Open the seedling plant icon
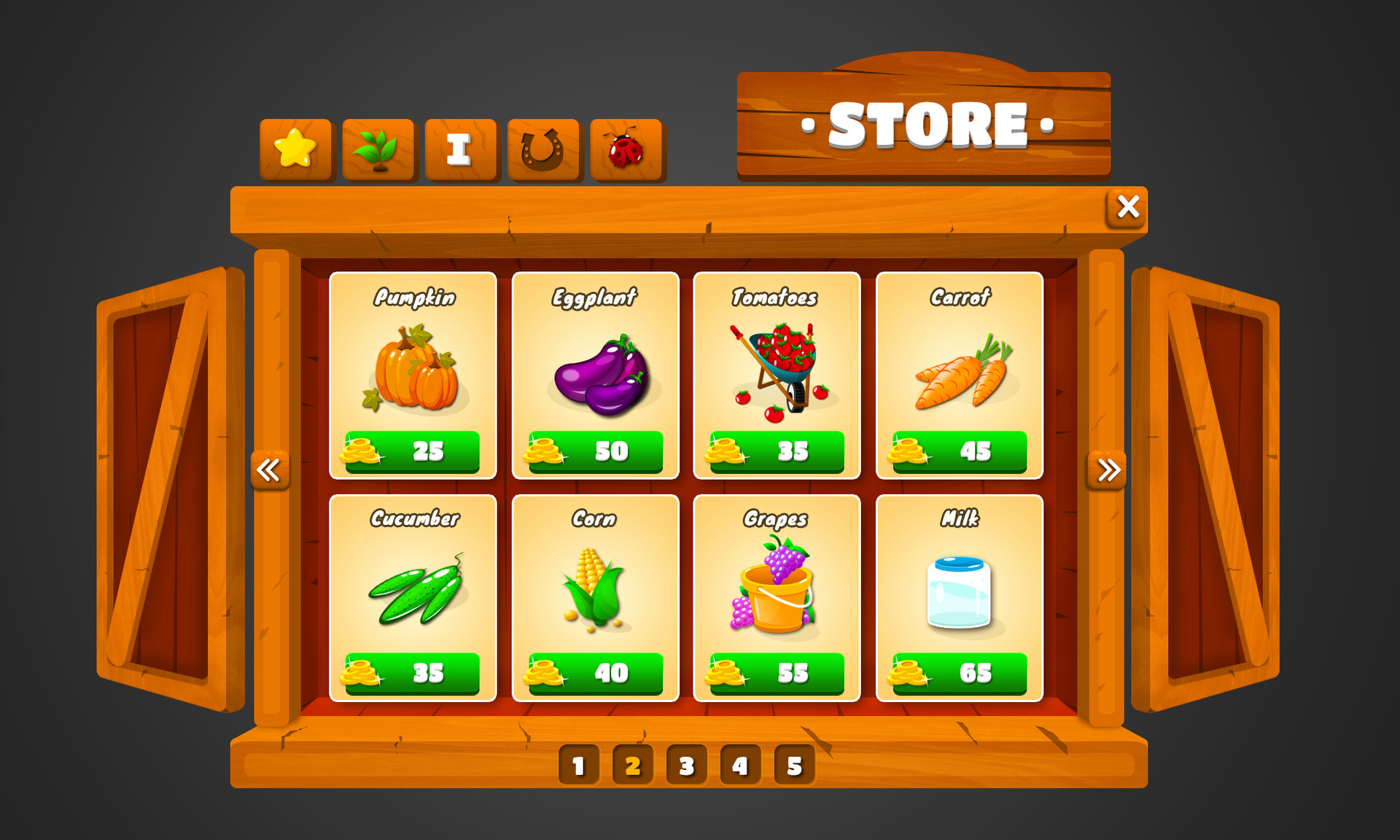1400x840 pixels. click(x=378, y=149)
